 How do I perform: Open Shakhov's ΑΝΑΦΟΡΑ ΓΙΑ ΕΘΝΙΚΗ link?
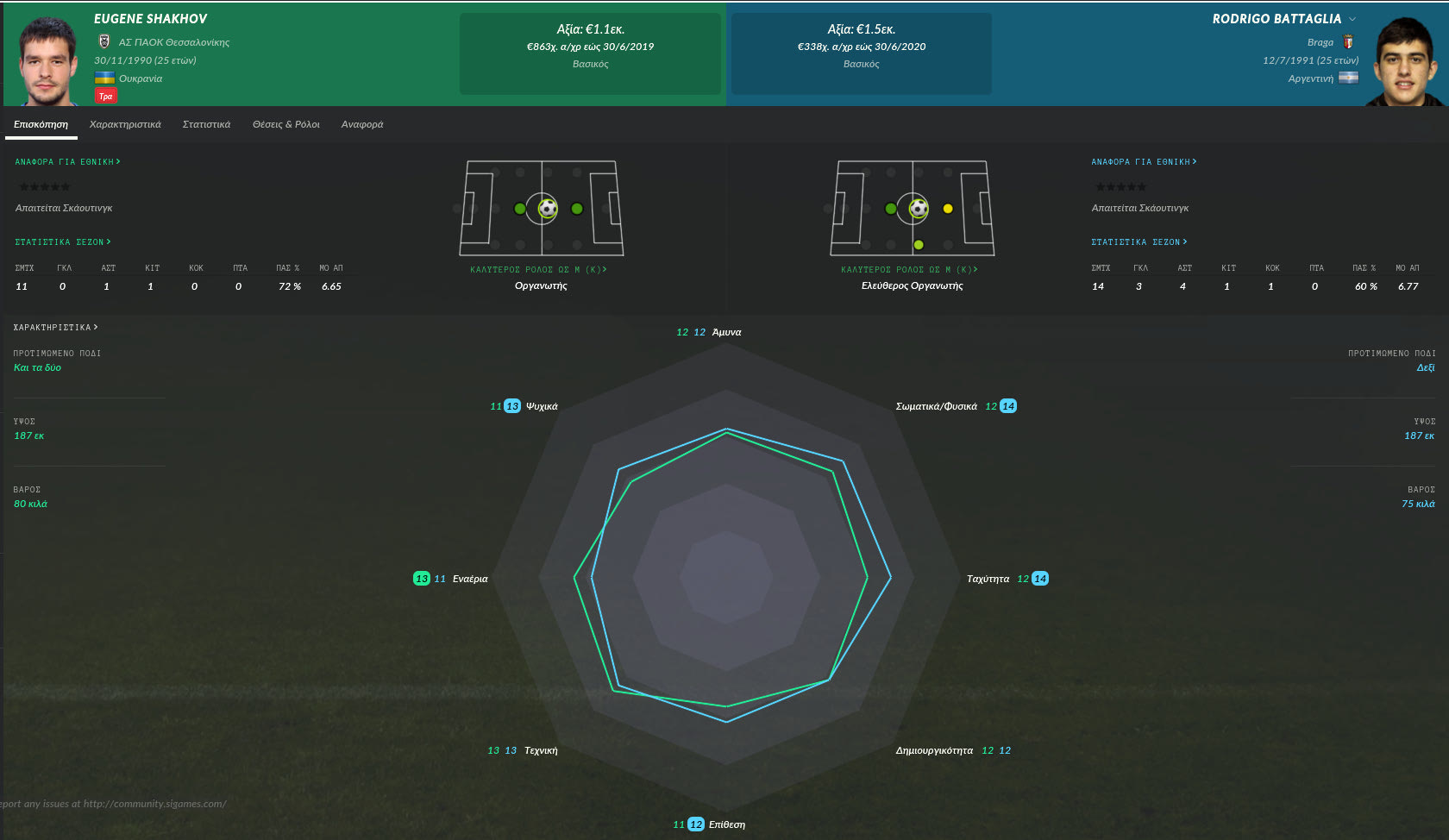click(67, 162)
